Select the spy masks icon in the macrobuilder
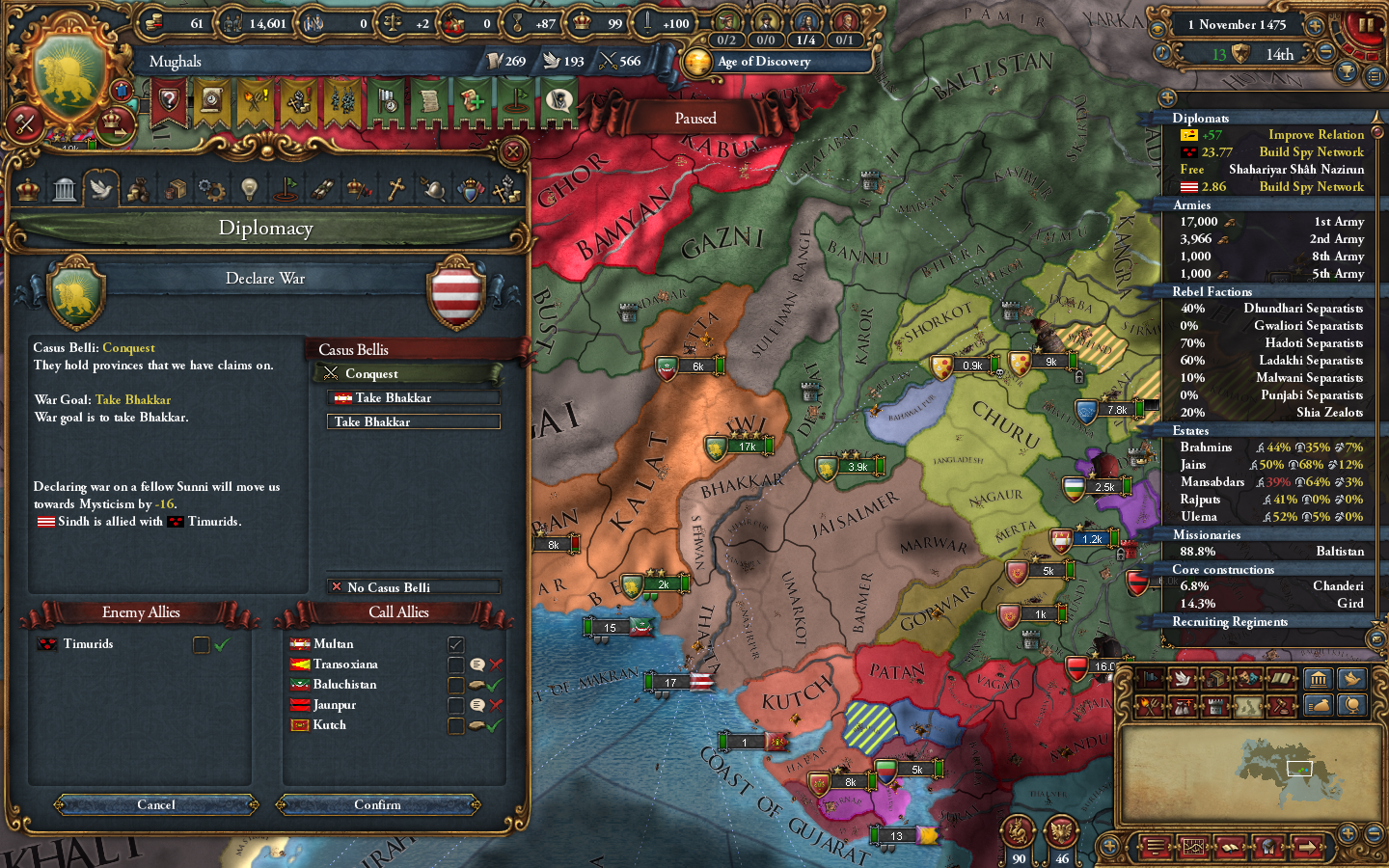This screenshot has height=868, width=1389. coord(1247,679)
